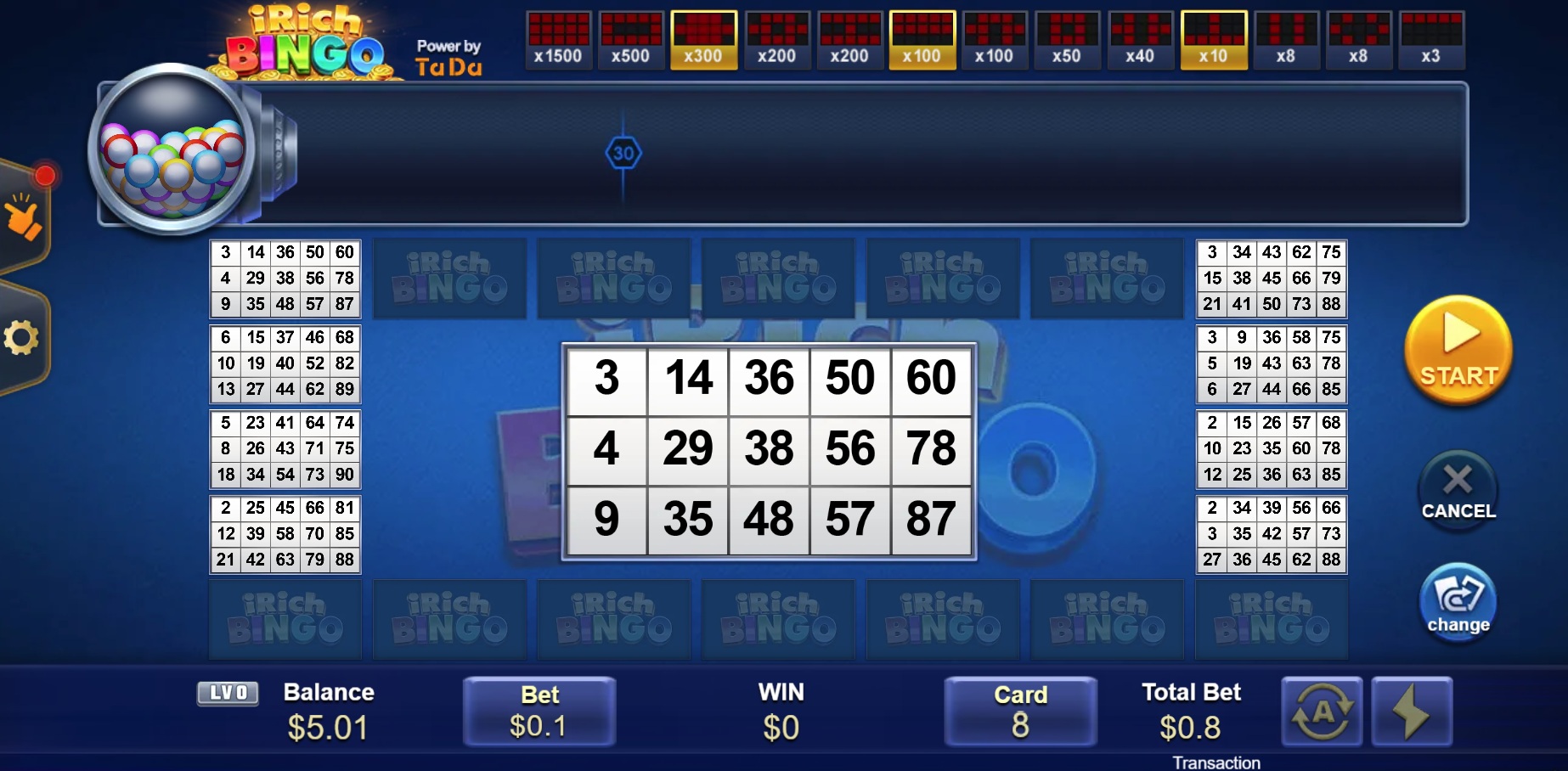Click the Bet $0.1 field
Screen dimensions: 1568x771
pos(539,712)
